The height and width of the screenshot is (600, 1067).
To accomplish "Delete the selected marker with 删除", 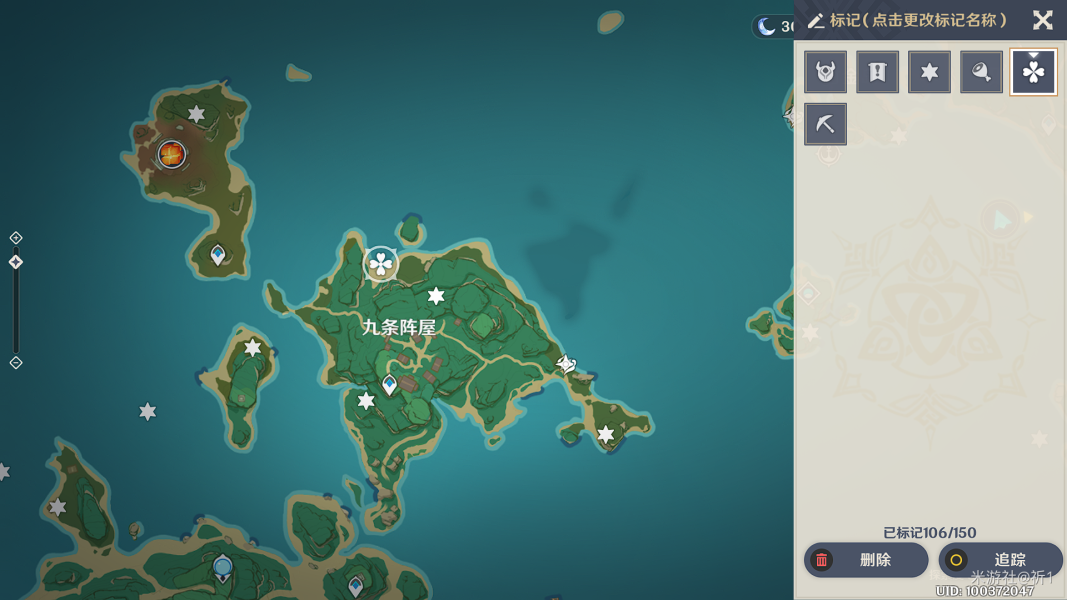I will pos(865,560).
